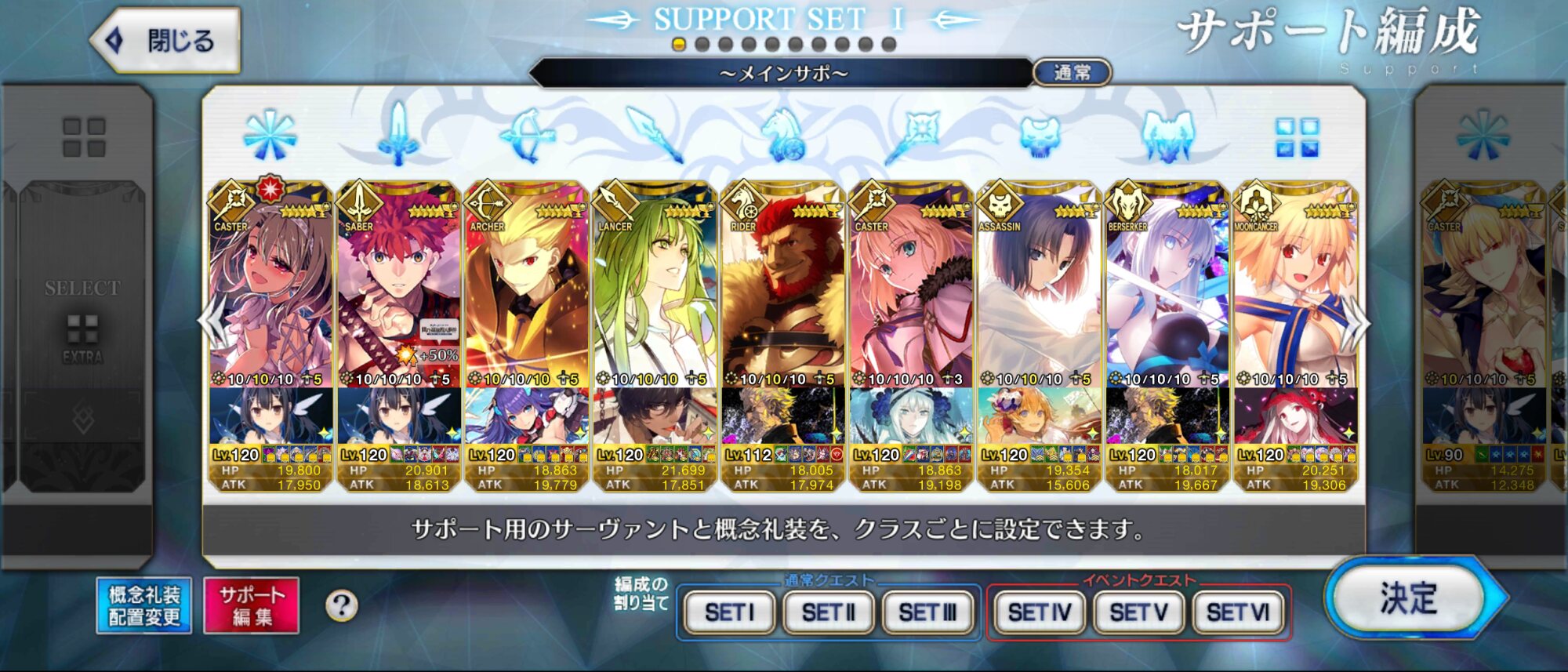
Task: Select the Archer support servant card
Action: 527,298
